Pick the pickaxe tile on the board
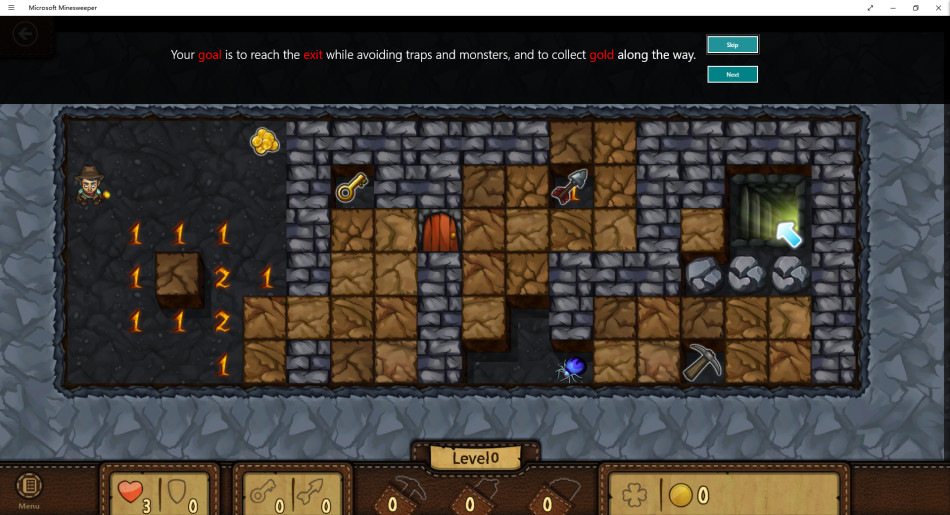Viewport: 950px width, 515px height. coord(703,362)
